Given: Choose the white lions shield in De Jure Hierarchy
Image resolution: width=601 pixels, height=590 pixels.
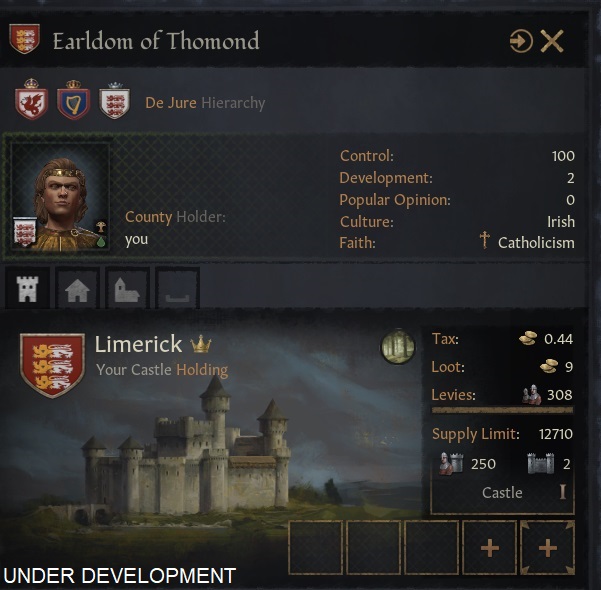Looking at the screenshot, I should pos(114,102).
